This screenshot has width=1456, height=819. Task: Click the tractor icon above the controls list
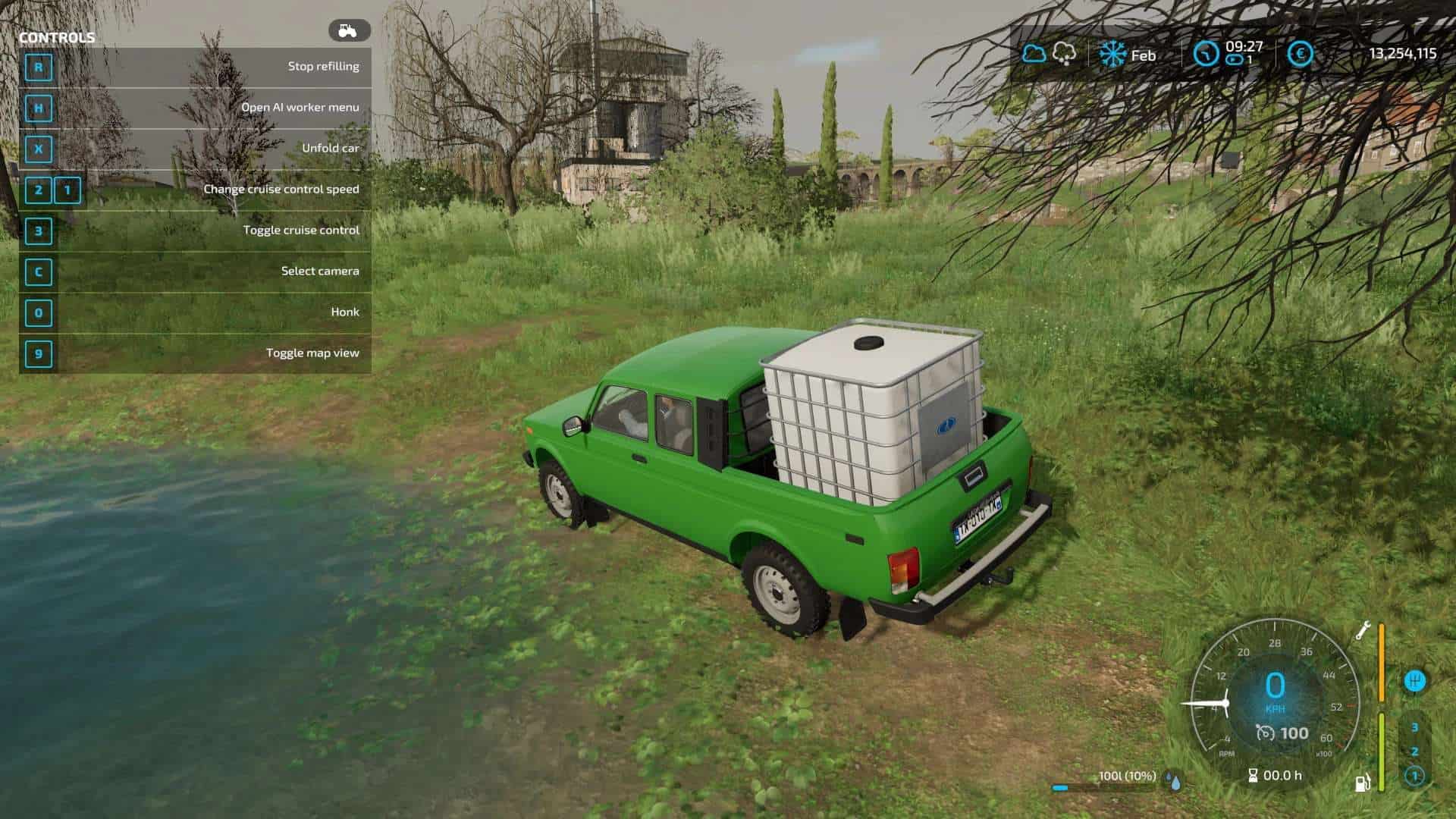click(349, 30)
